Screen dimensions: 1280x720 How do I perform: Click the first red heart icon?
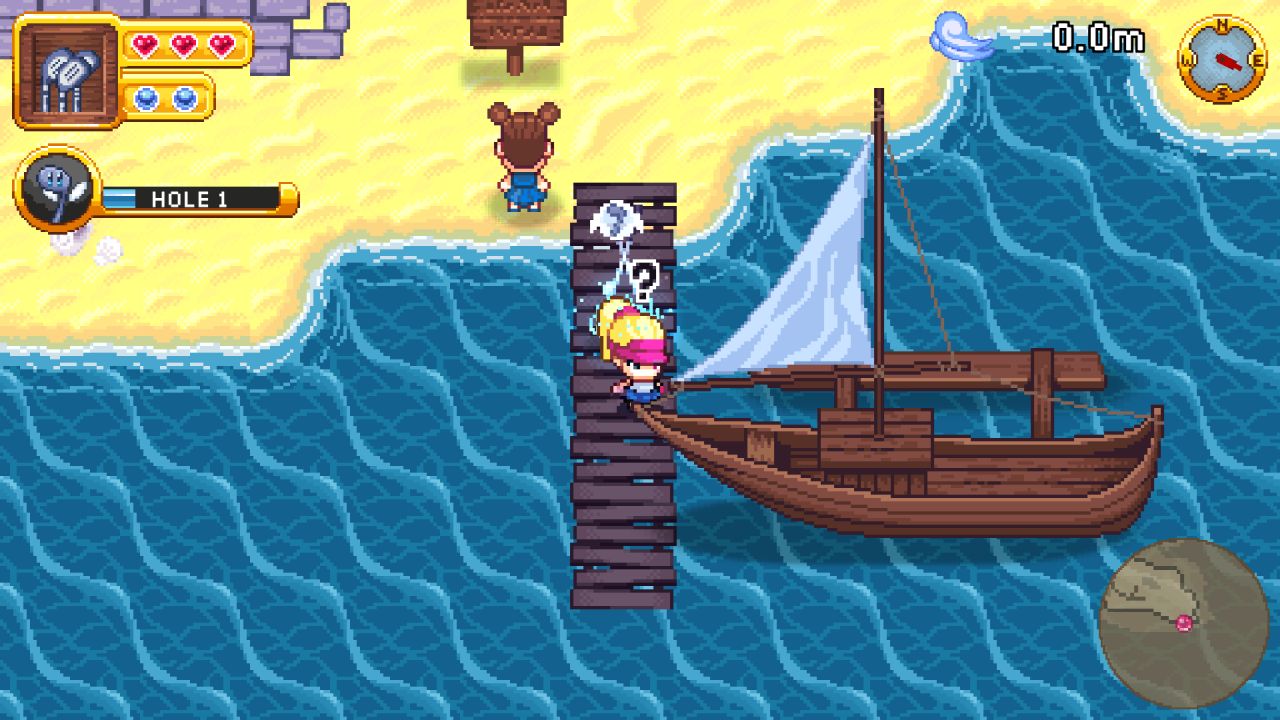[x=145, y=45]
